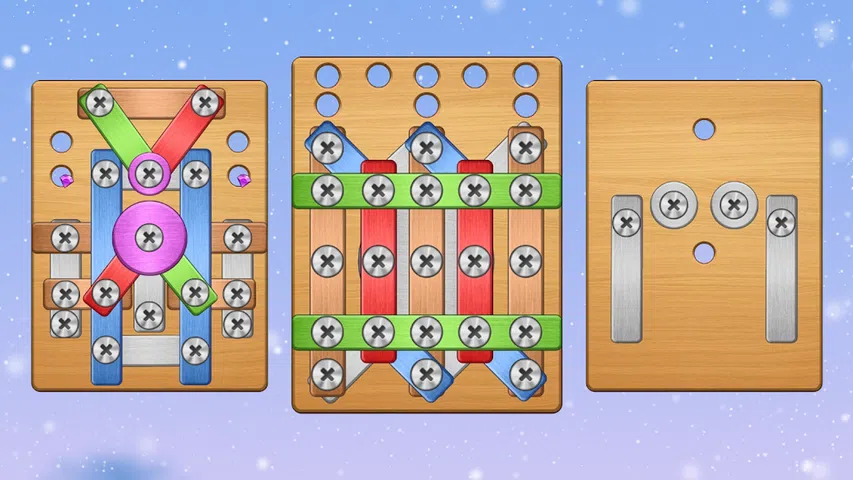The height and width of the screenshot is (480, 853).
Task: Unscrew the top screw of the red bar on the left board
Action: point(205,102)
